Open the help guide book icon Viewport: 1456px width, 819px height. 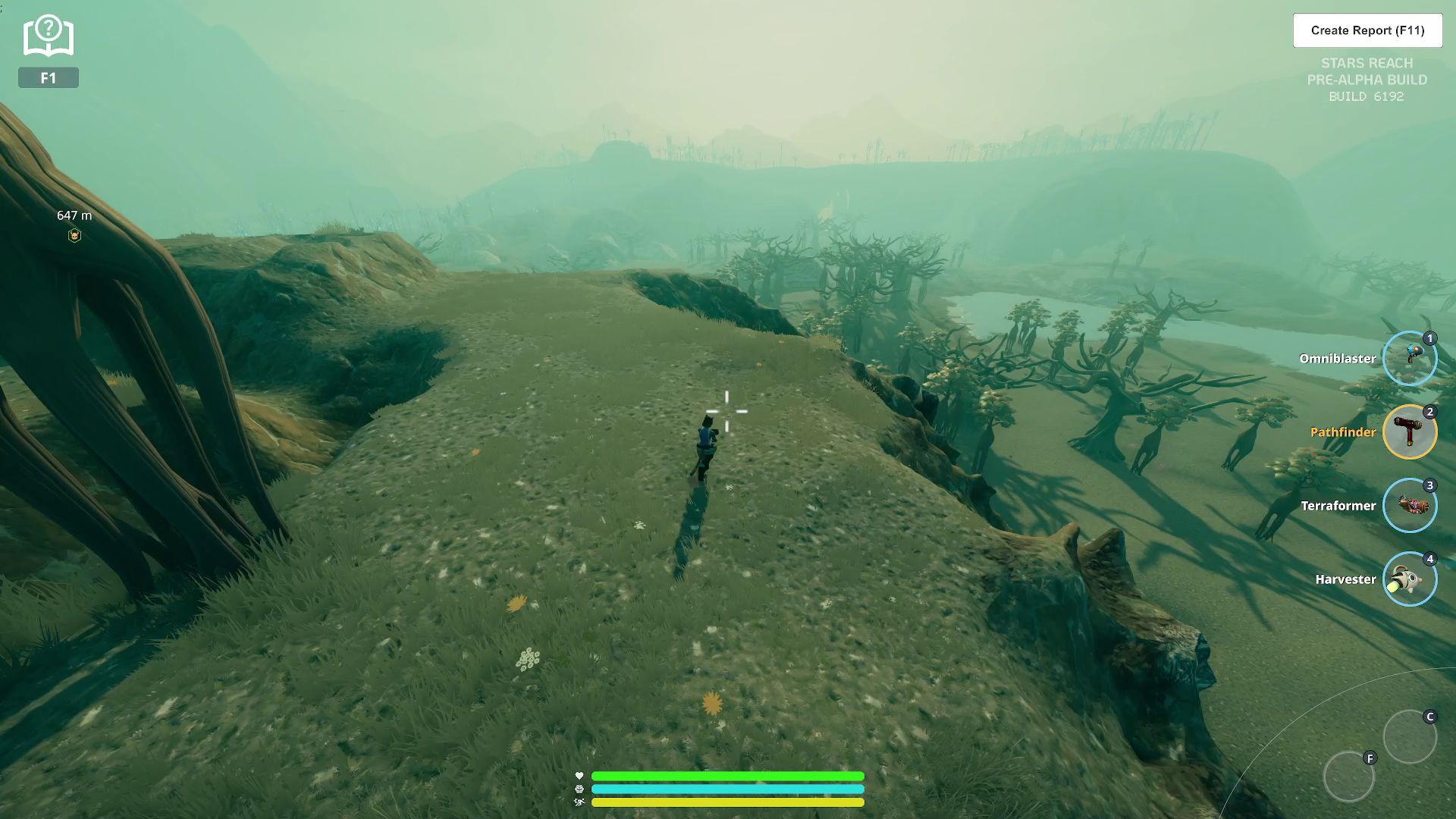(49, 36)
